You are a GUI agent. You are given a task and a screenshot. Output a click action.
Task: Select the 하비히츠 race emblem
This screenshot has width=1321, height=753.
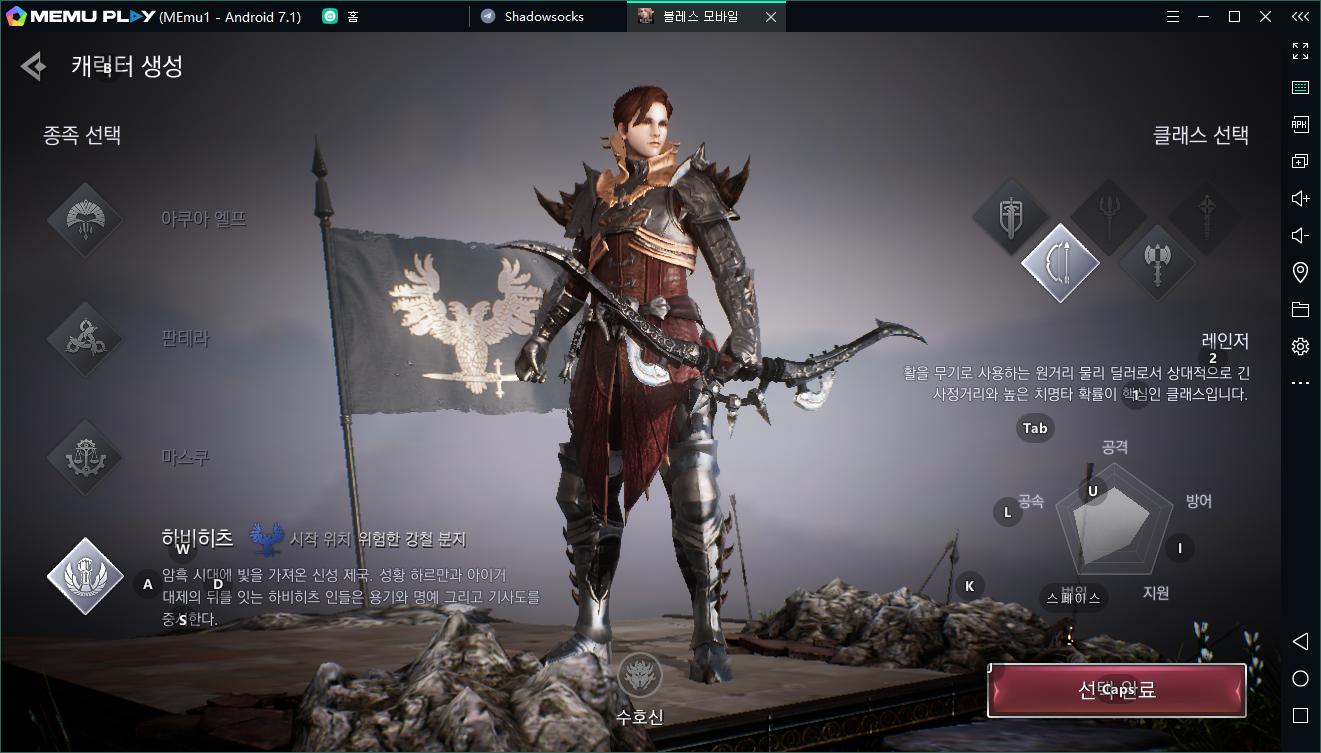85,576
